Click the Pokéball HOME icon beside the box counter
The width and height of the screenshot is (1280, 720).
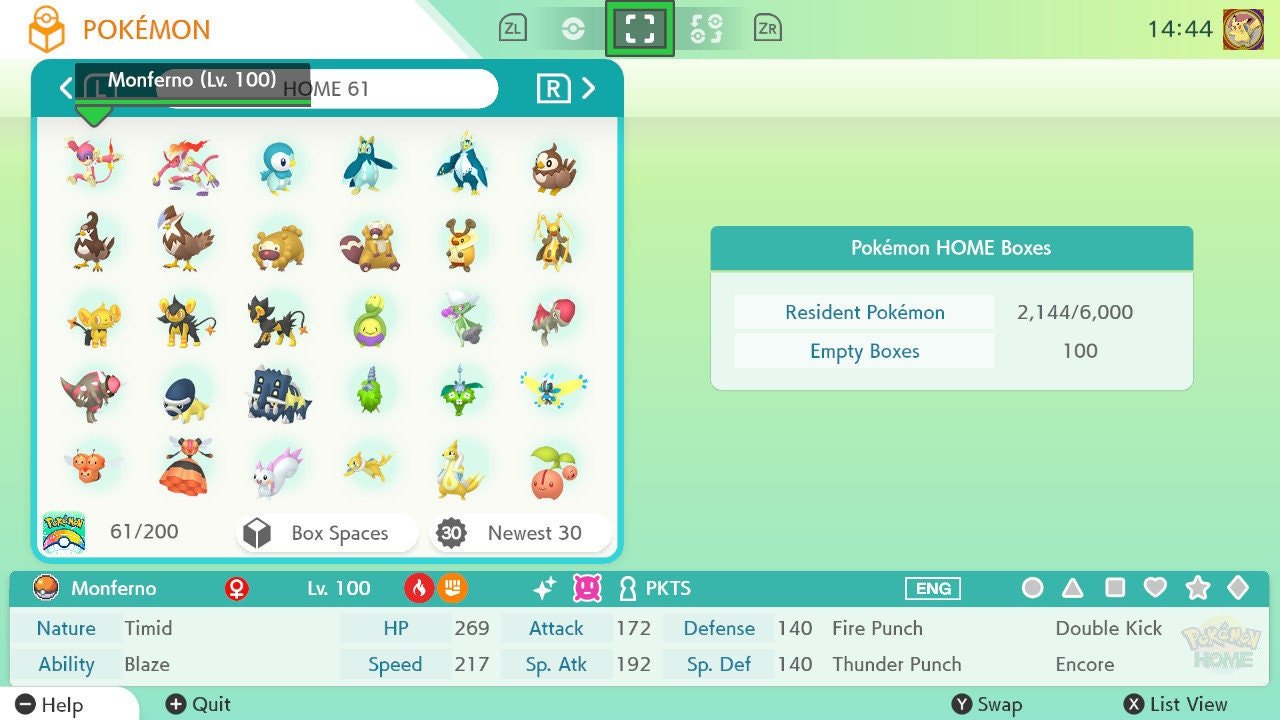pyautogui.click(x=65, y=531)
